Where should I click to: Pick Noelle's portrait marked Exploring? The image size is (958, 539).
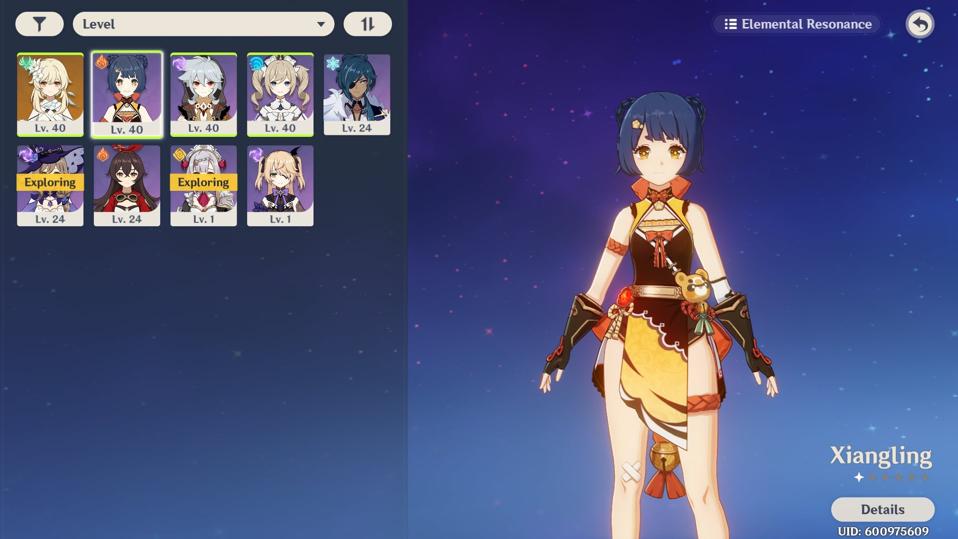[x=203, y=185]
